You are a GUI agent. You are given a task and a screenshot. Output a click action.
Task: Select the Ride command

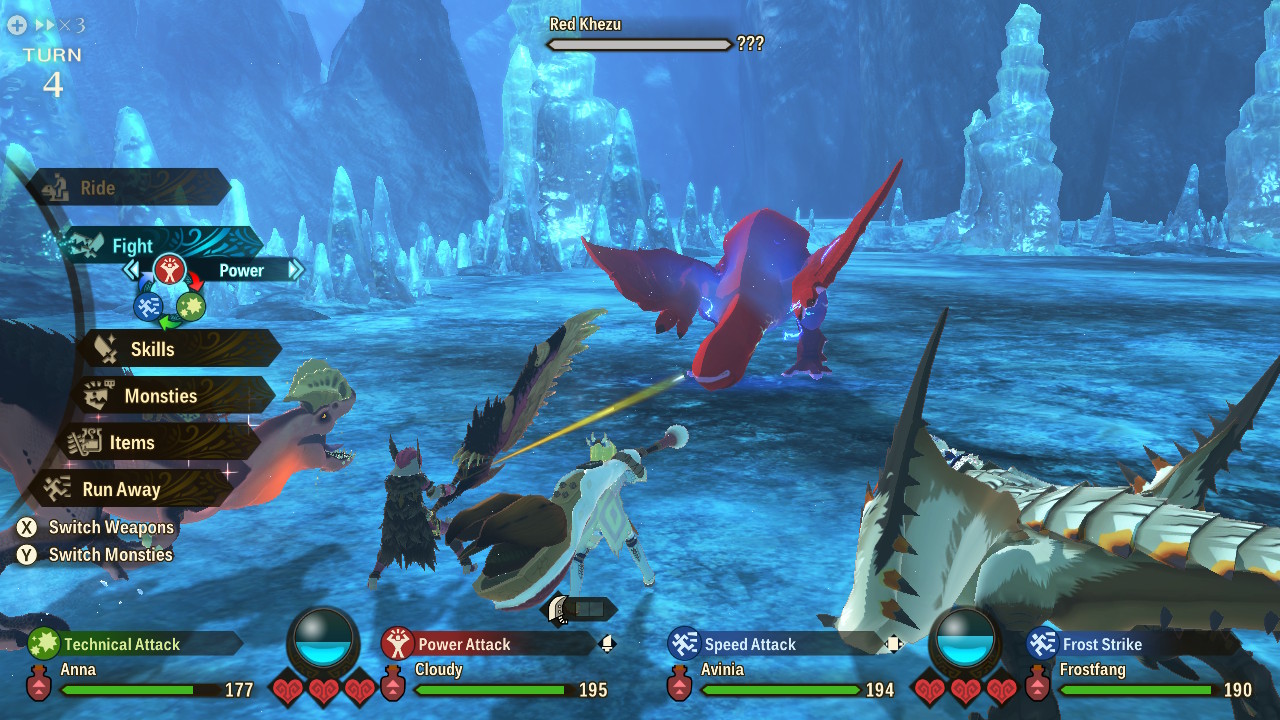128,188
